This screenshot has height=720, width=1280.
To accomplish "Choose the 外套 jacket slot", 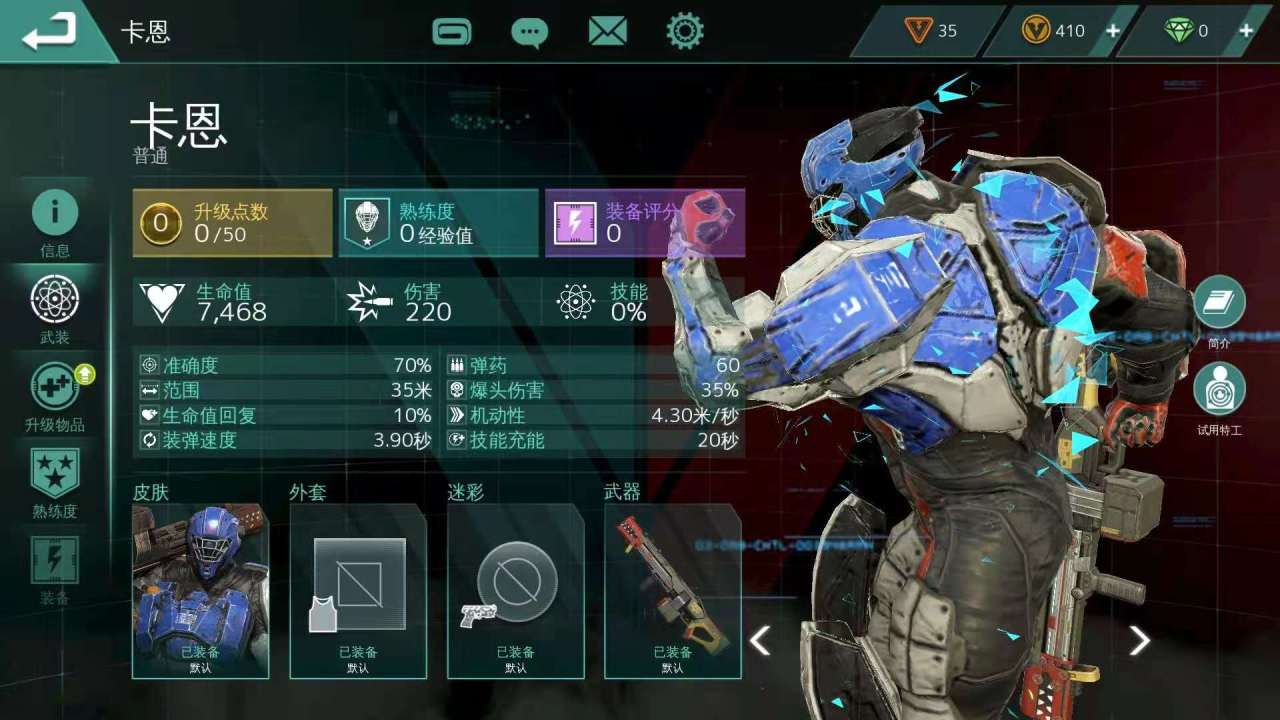I will [358, 591].
